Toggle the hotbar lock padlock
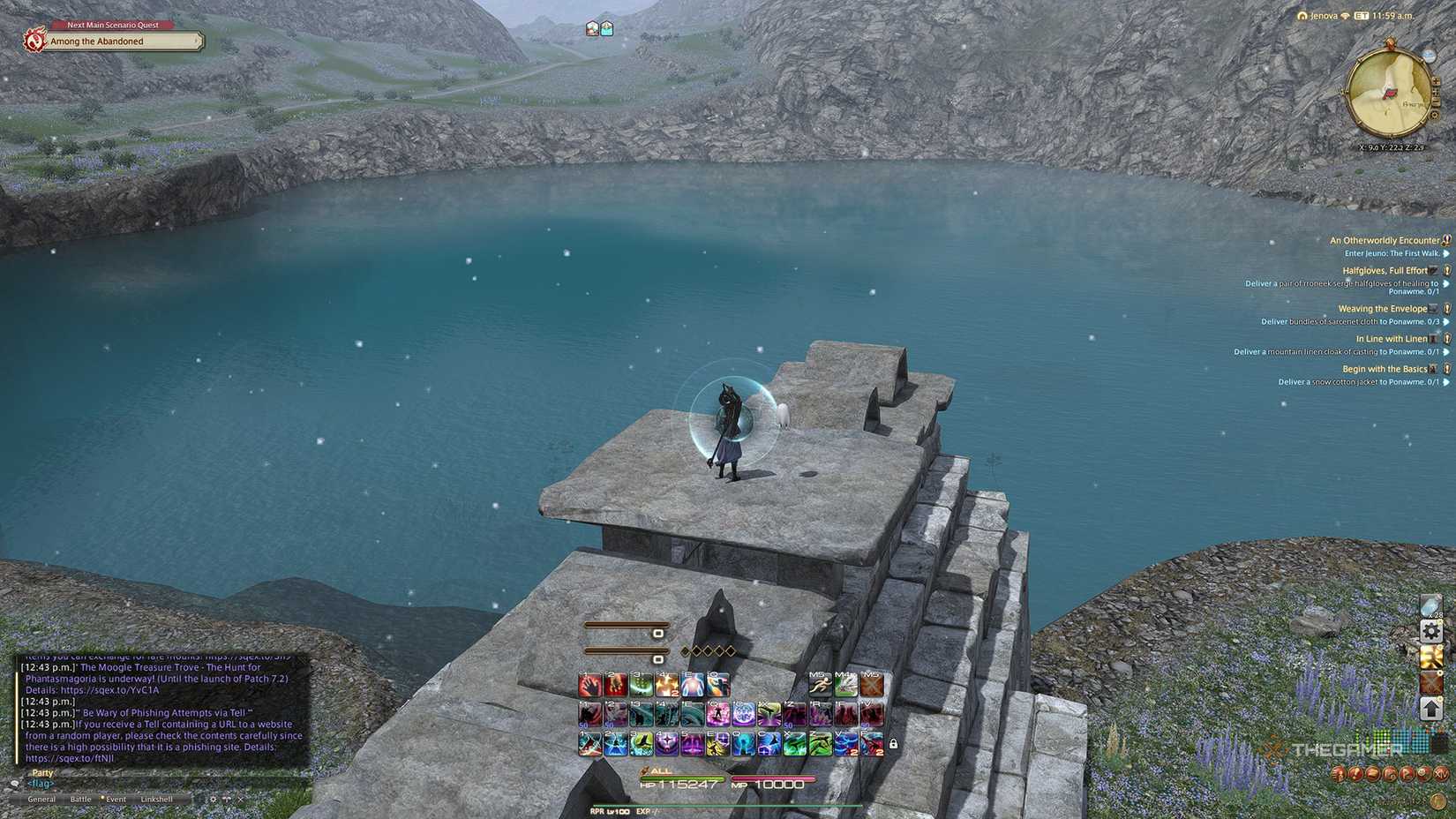This screenshot has width=1456, height=819. (x=893, y=744)
